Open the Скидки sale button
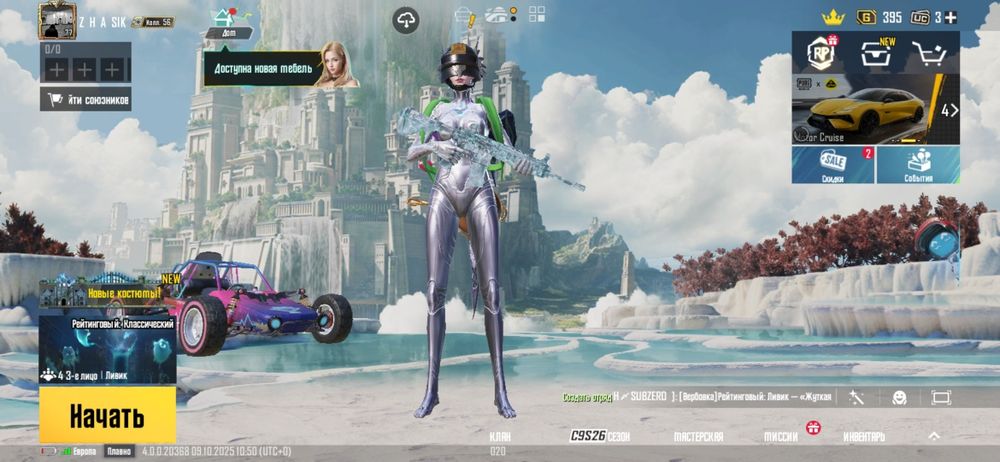This screenshot has width=1000, height=462. [833, 165]
